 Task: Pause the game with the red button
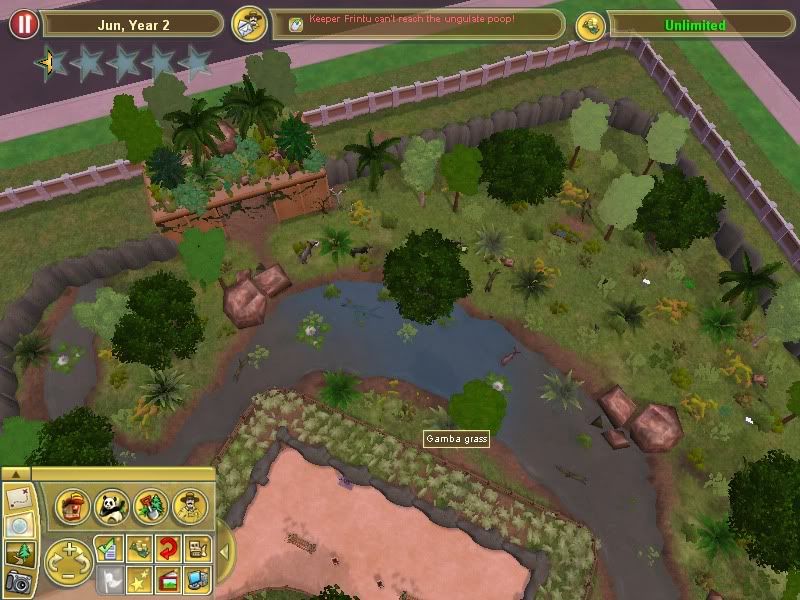point(23,24)
